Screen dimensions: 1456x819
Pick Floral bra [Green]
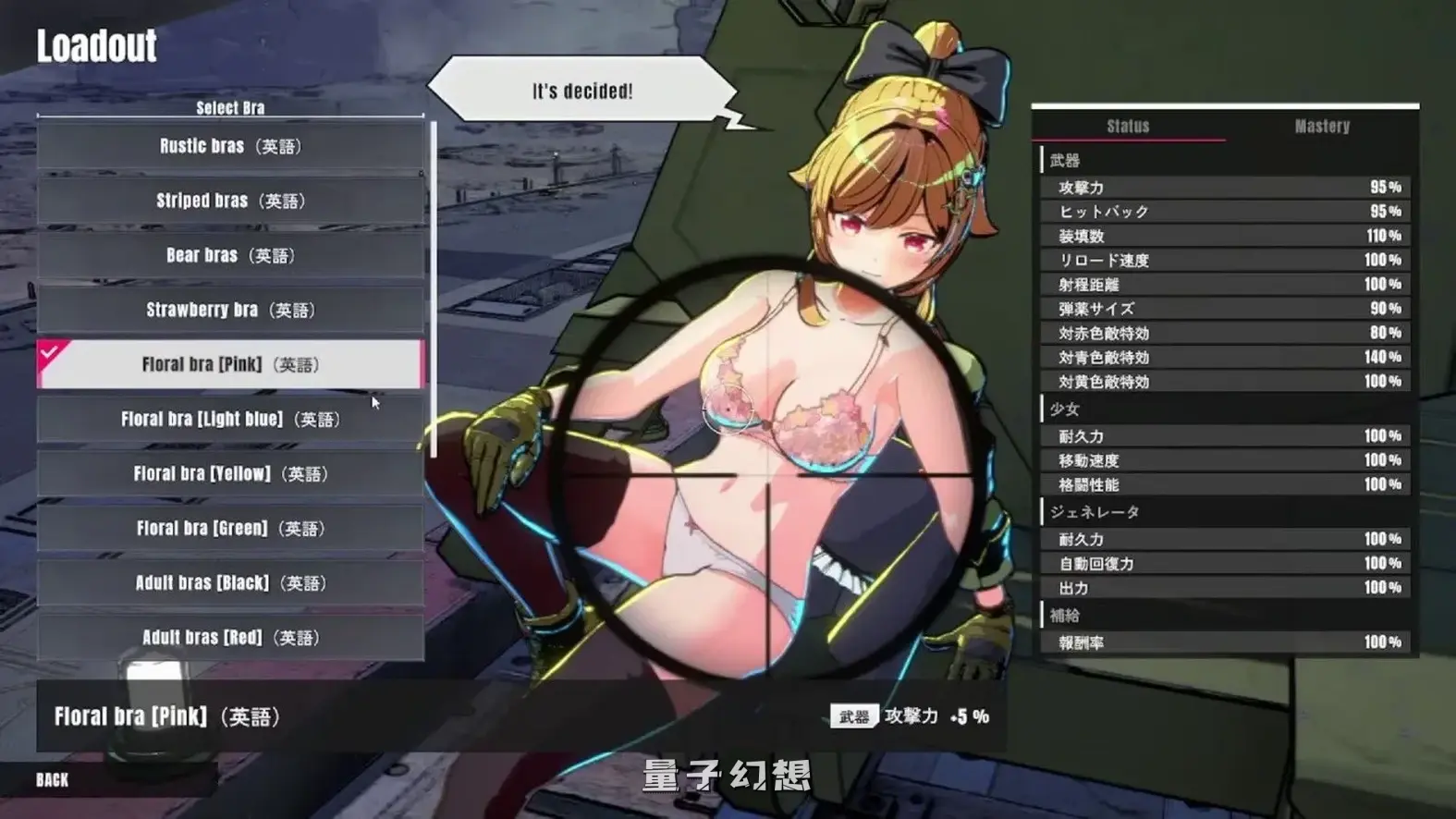tap(228, 528)
